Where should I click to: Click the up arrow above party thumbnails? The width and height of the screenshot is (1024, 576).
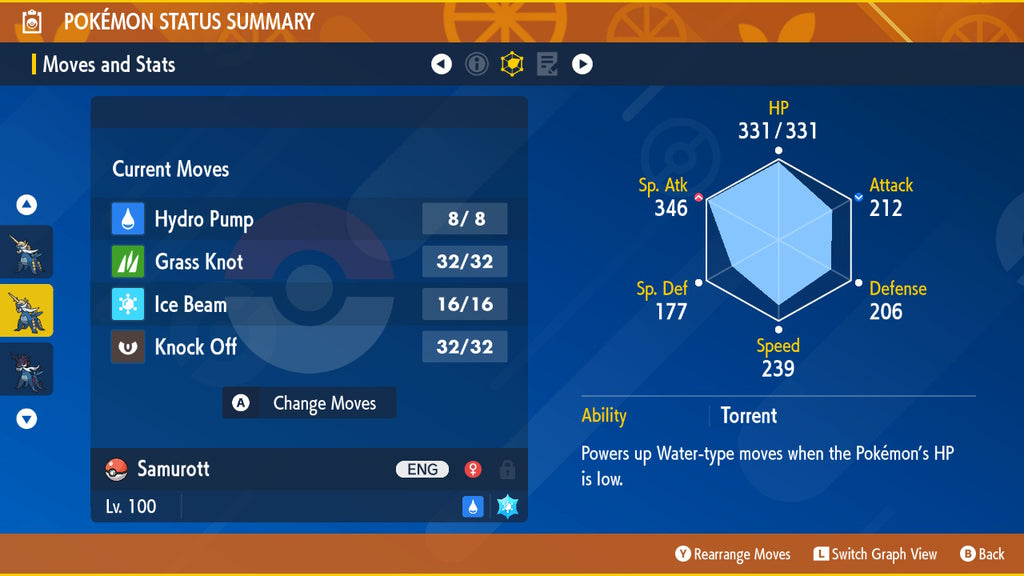(27, 205)
